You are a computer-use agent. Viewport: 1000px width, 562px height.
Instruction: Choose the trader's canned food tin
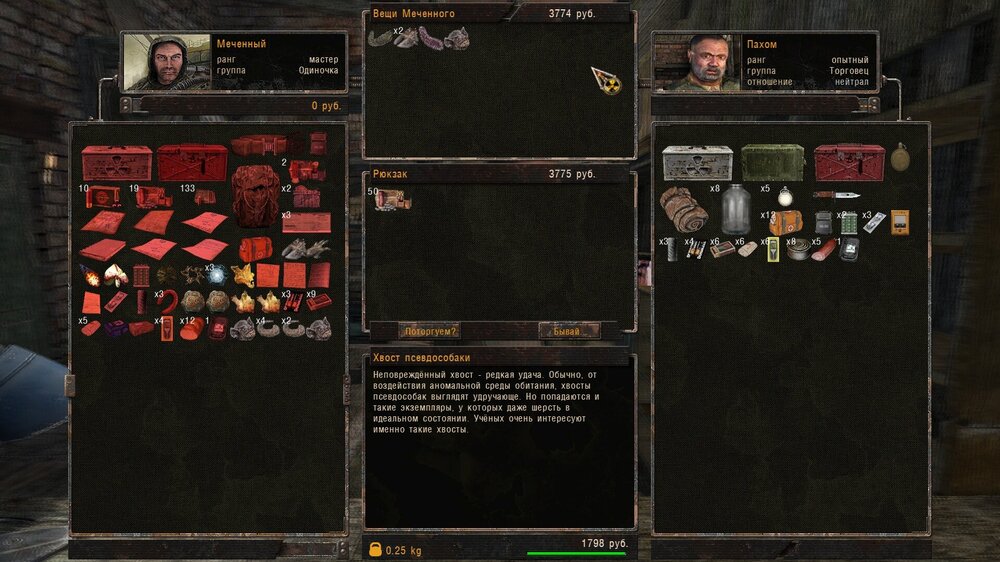796,249
